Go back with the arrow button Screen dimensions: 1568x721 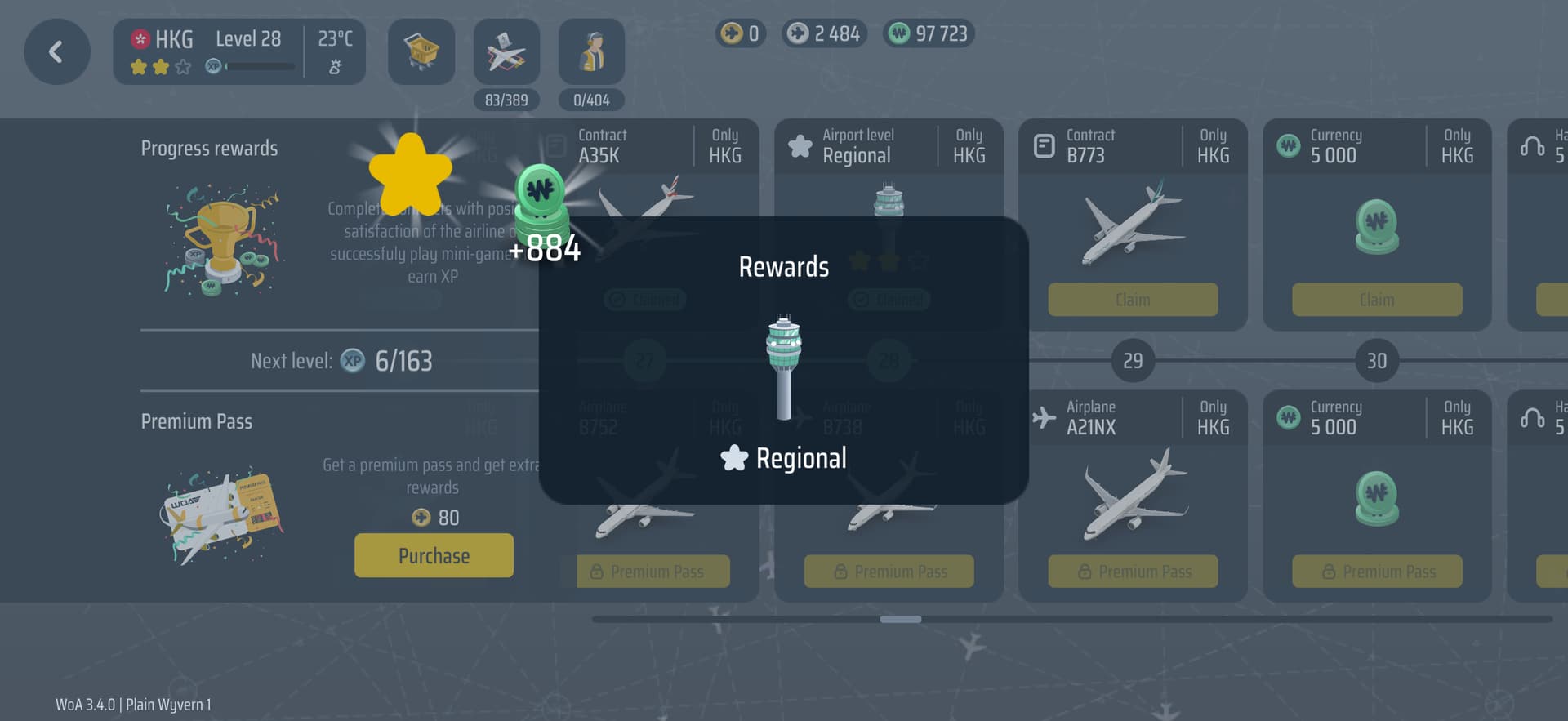(x=56, y=52)
